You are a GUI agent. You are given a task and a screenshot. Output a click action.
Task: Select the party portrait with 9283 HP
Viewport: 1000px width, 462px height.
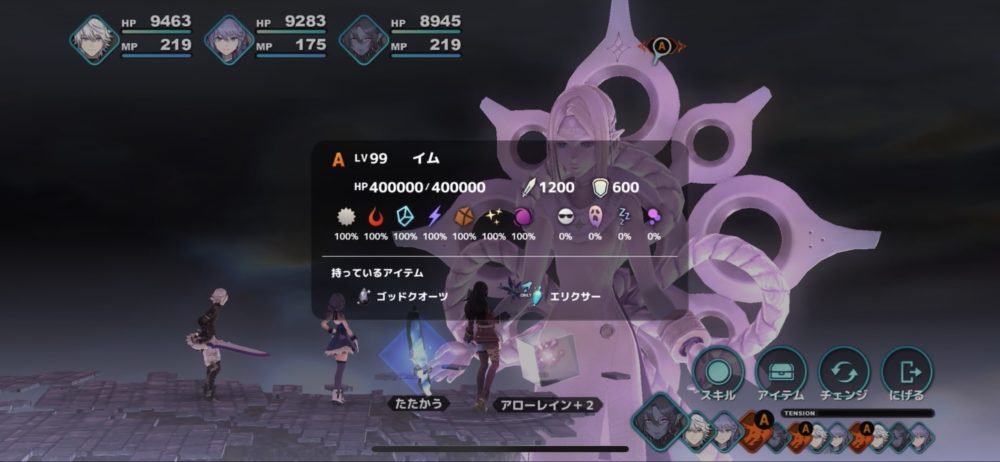(229, 40)
